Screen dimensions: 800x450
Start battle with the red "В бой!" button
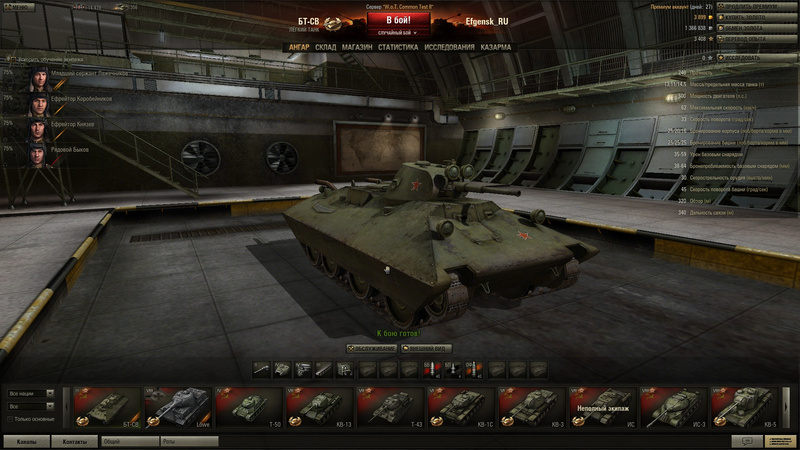[399, 19]
